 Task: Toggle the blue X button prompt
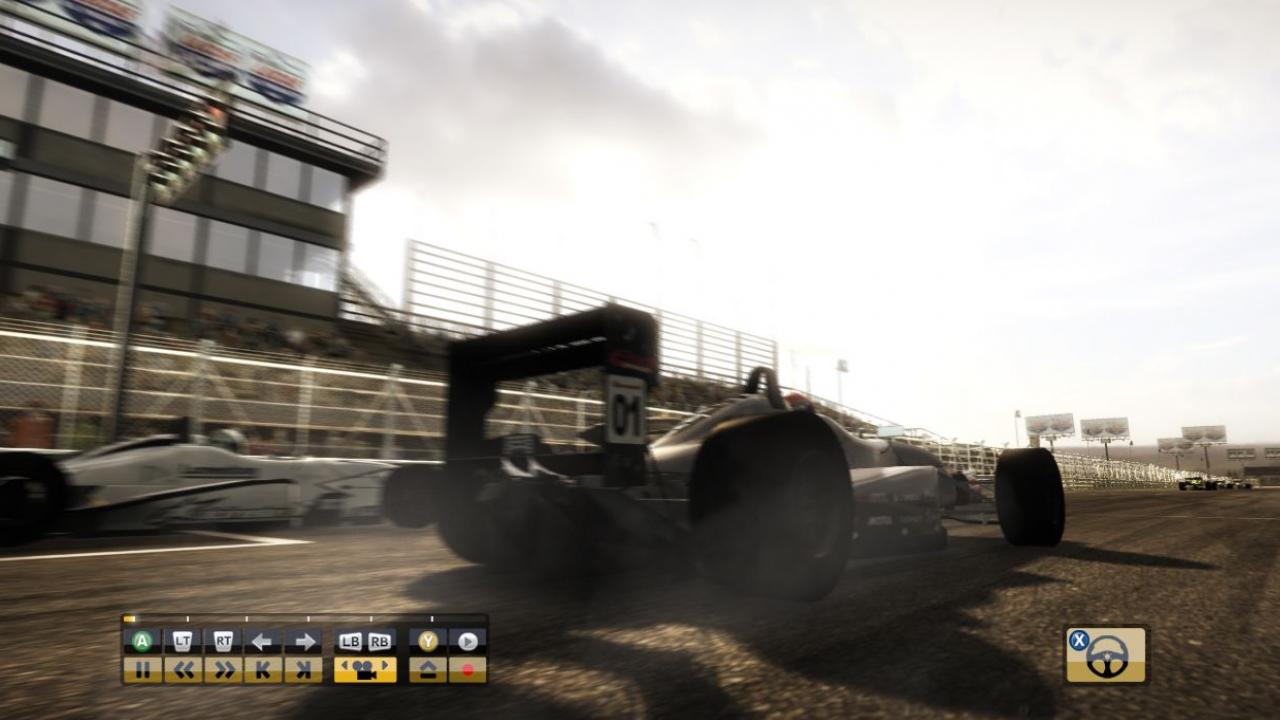pos(1079,639)
